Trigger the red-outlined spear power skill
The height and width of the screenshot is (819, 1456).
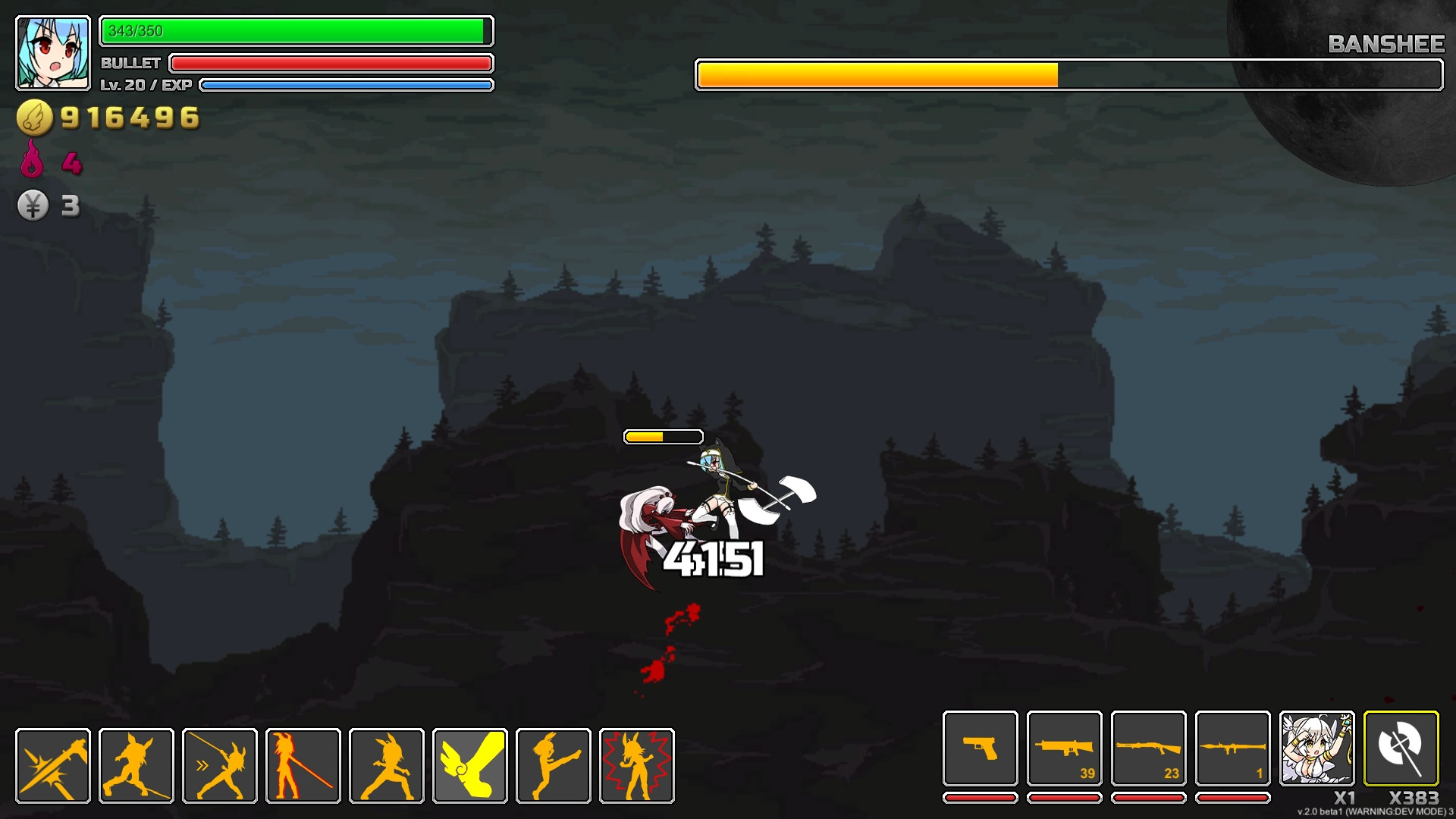coord(302,764)
